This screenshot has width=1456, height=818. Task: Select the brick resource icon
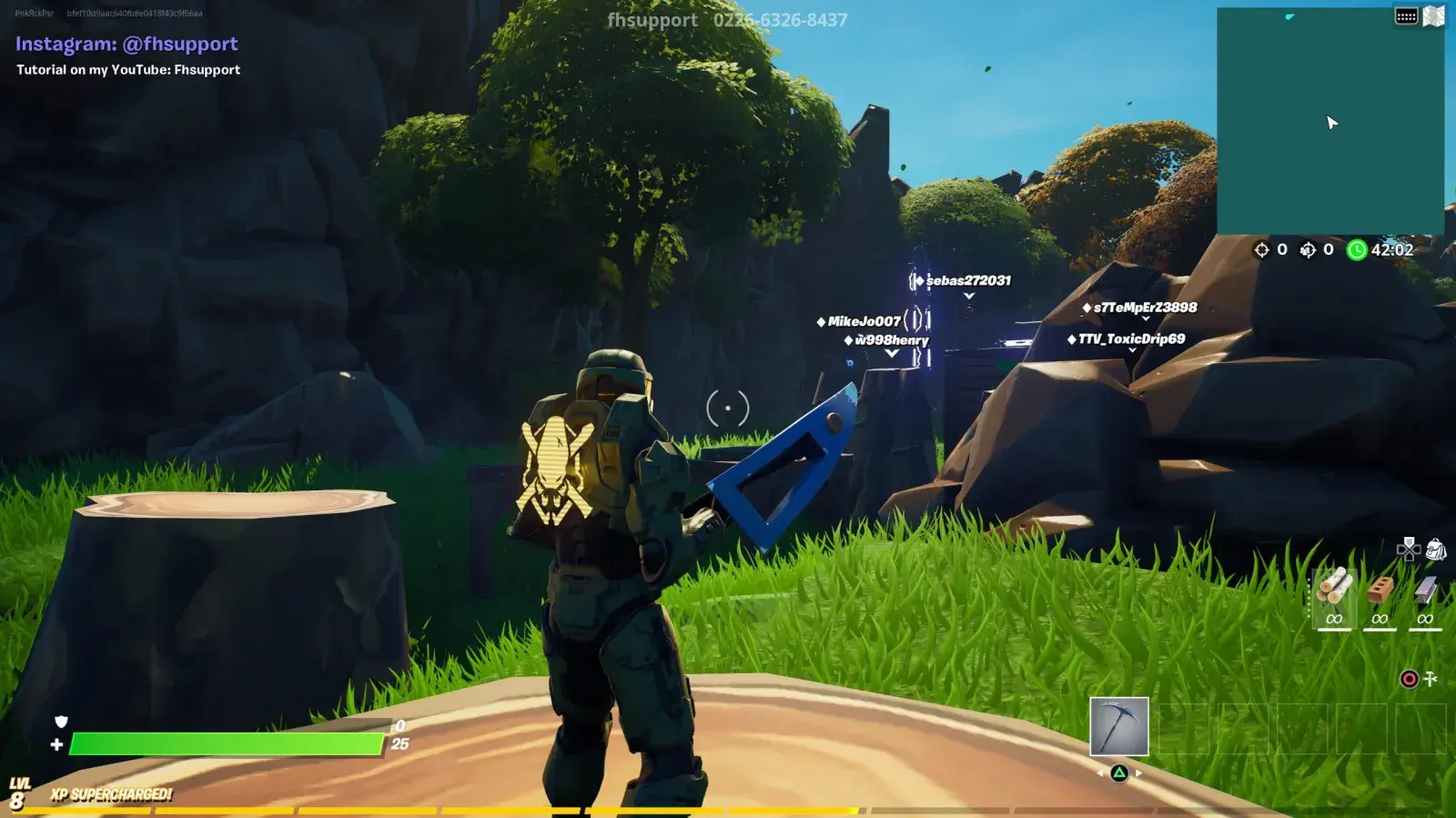(x=1380, y=590)
